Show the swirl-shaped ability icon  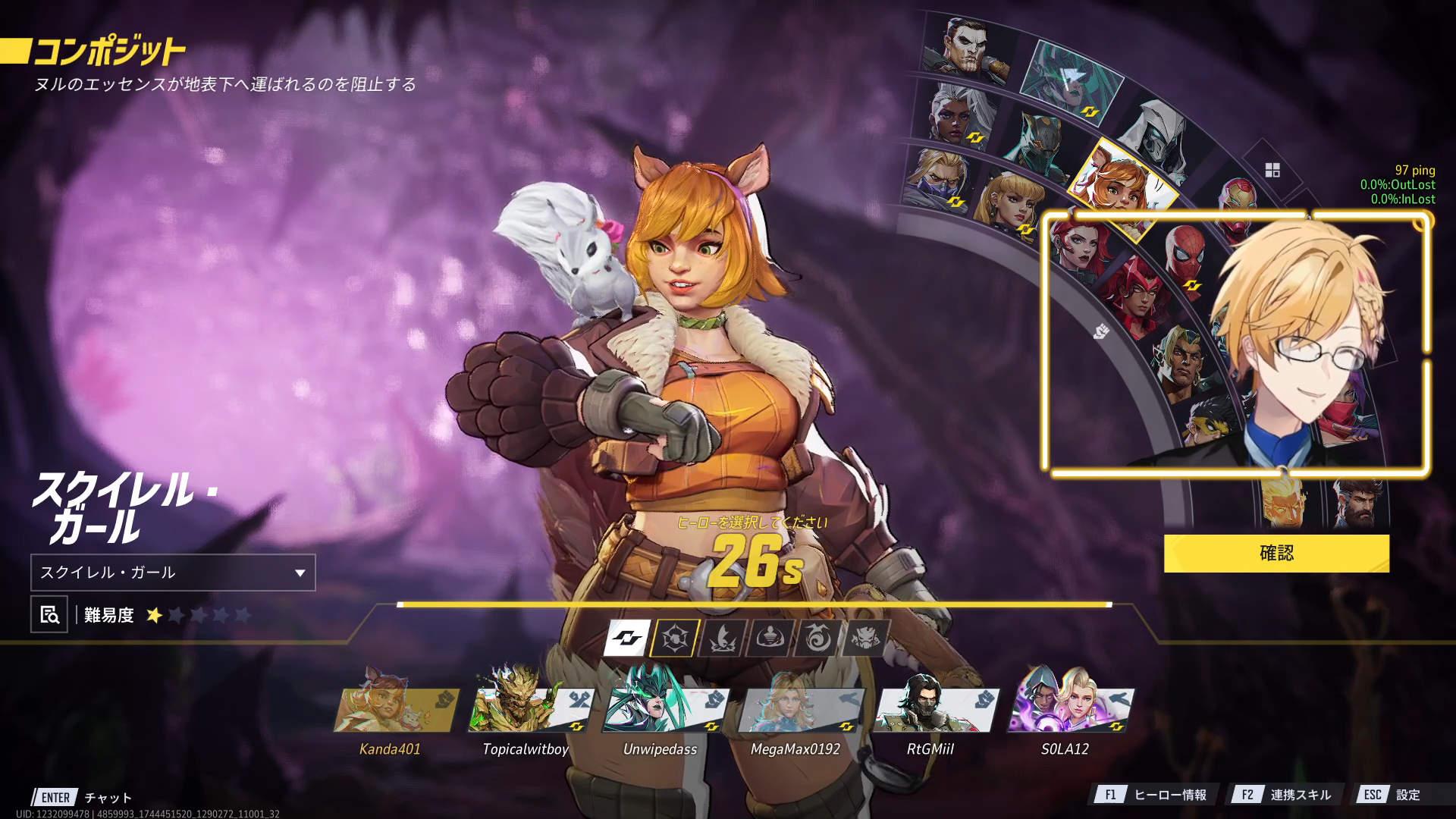click(x=817, y=638)
